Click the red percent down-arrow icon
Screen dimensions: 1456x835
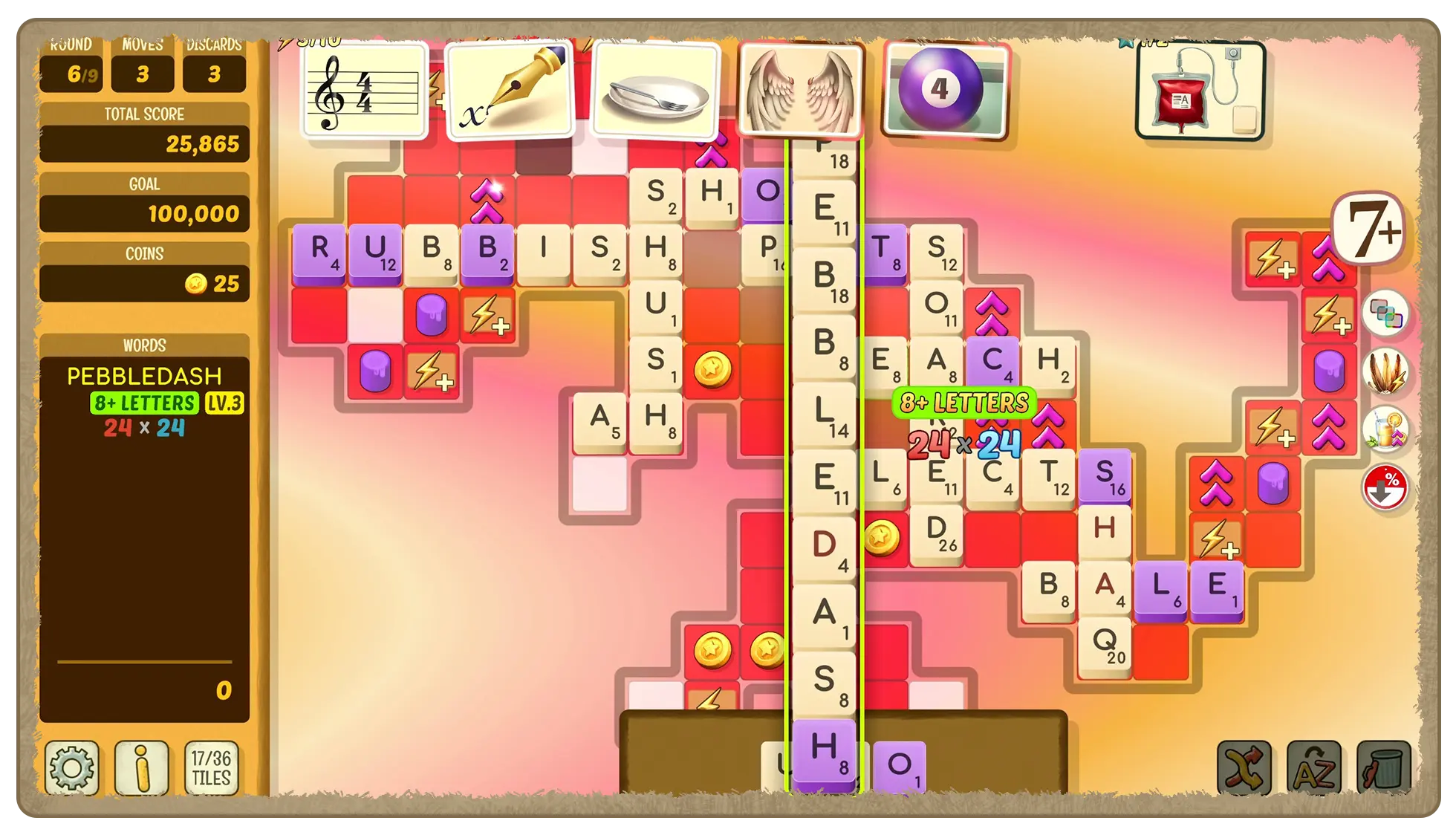pyautogui.click(x=1385, y=487)
